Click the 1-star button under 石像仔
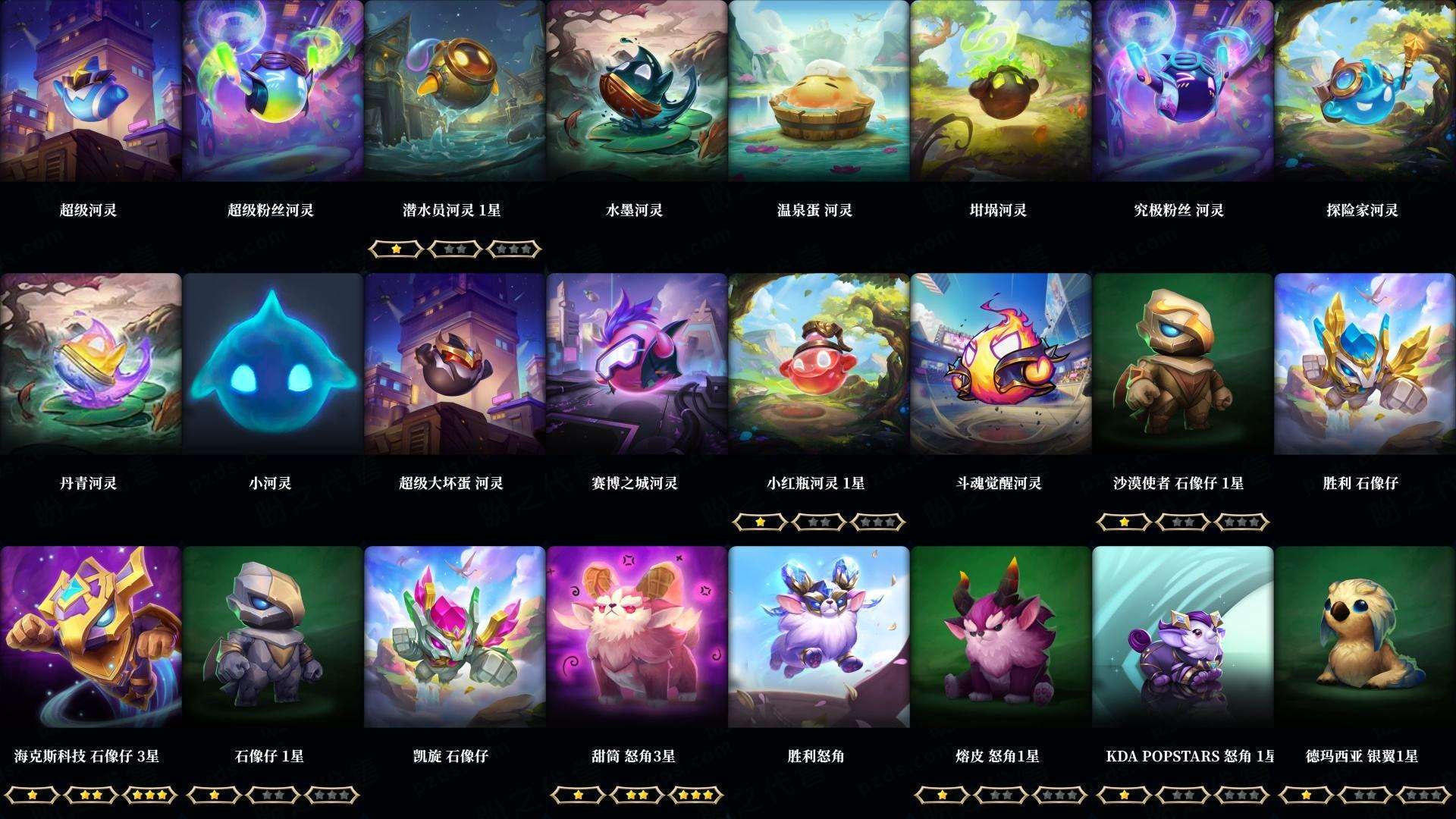Image resolution: width=1456 pixels, height=819 pixels. point(213,795)
